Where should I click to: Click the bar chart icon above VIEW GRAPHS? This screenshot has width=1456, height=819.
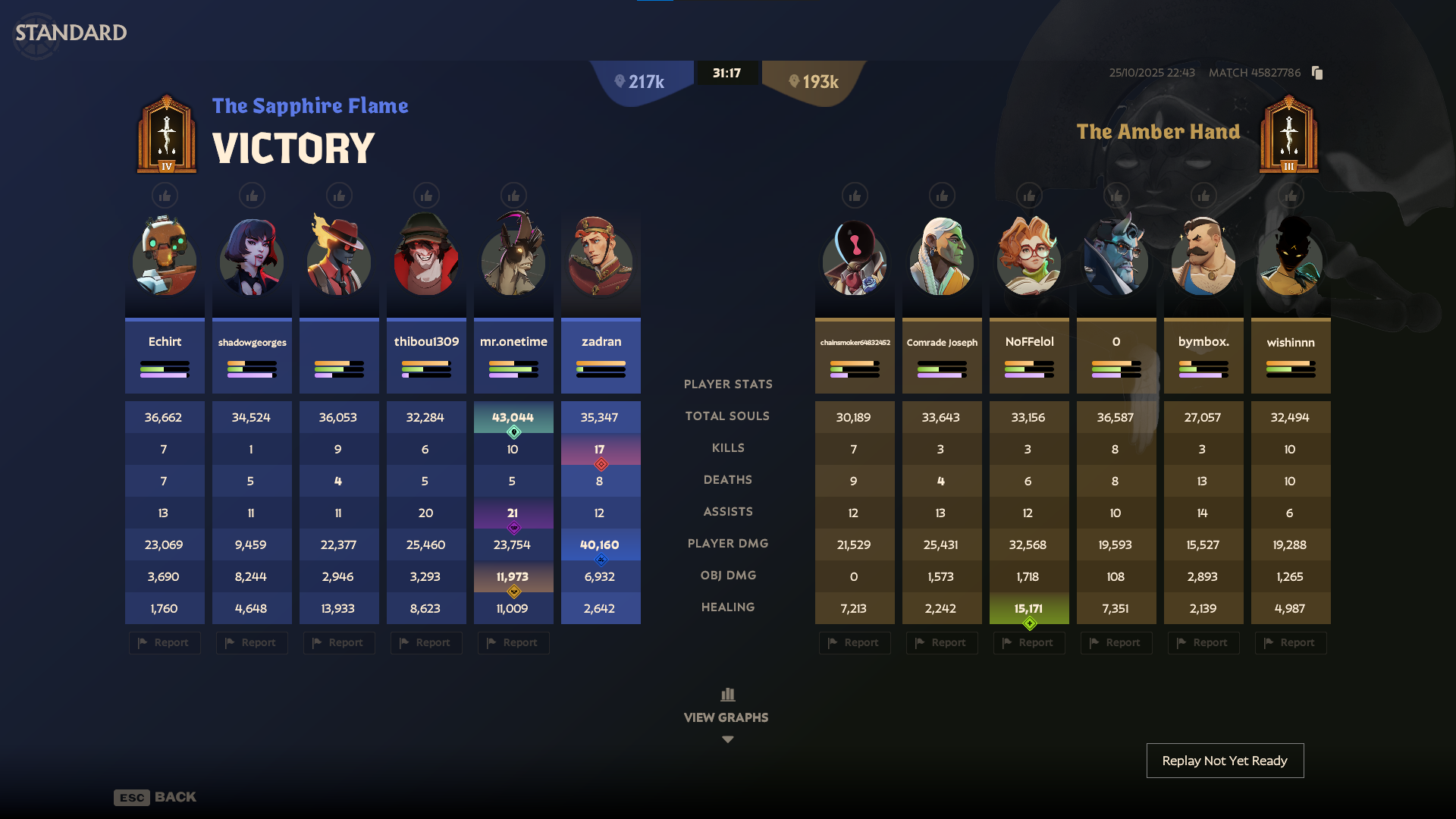pyautogui.click(x=727, y=694)
